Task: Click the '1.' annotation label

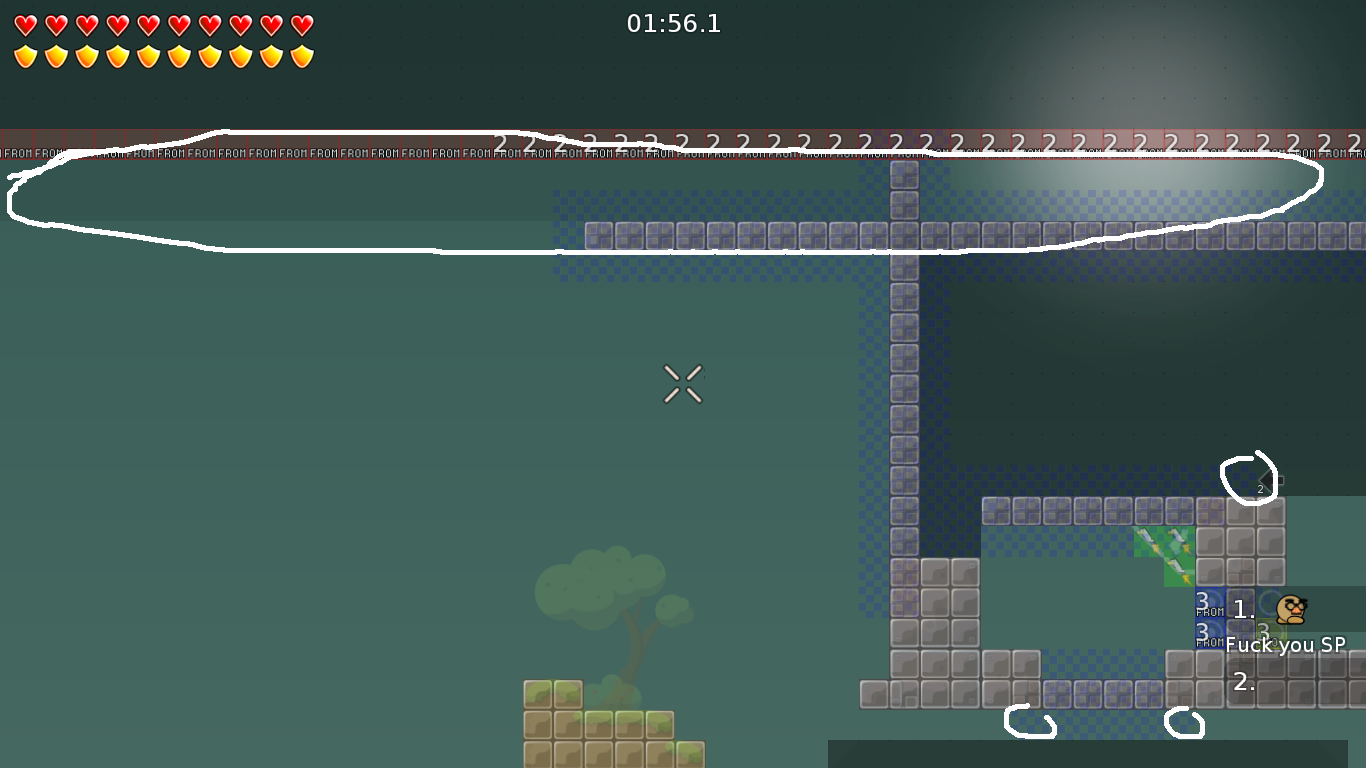Action: pos(1243,609)
